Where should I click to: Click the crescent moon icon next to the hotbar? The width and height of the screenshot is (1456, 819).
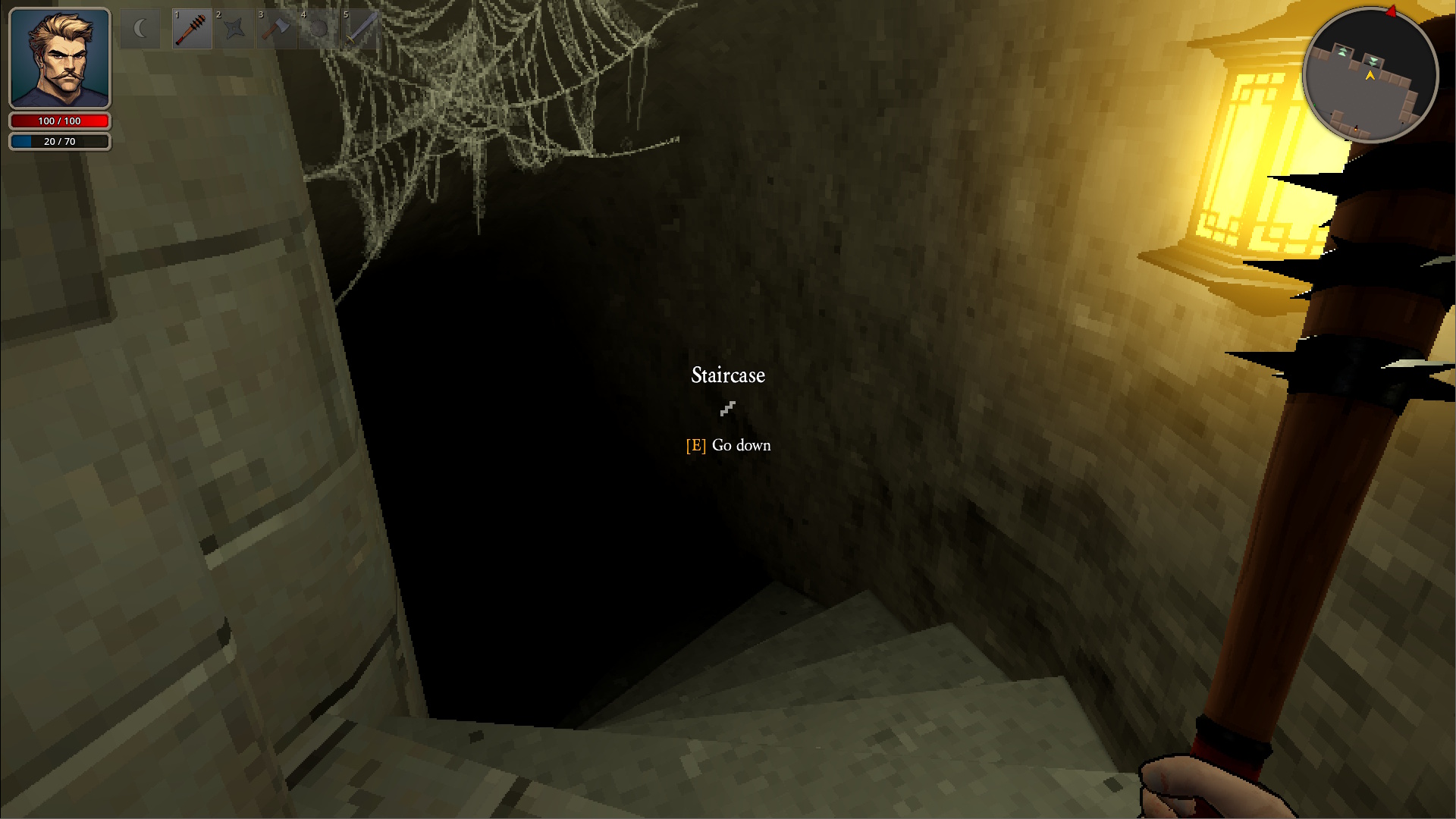[x=140, y=28]
